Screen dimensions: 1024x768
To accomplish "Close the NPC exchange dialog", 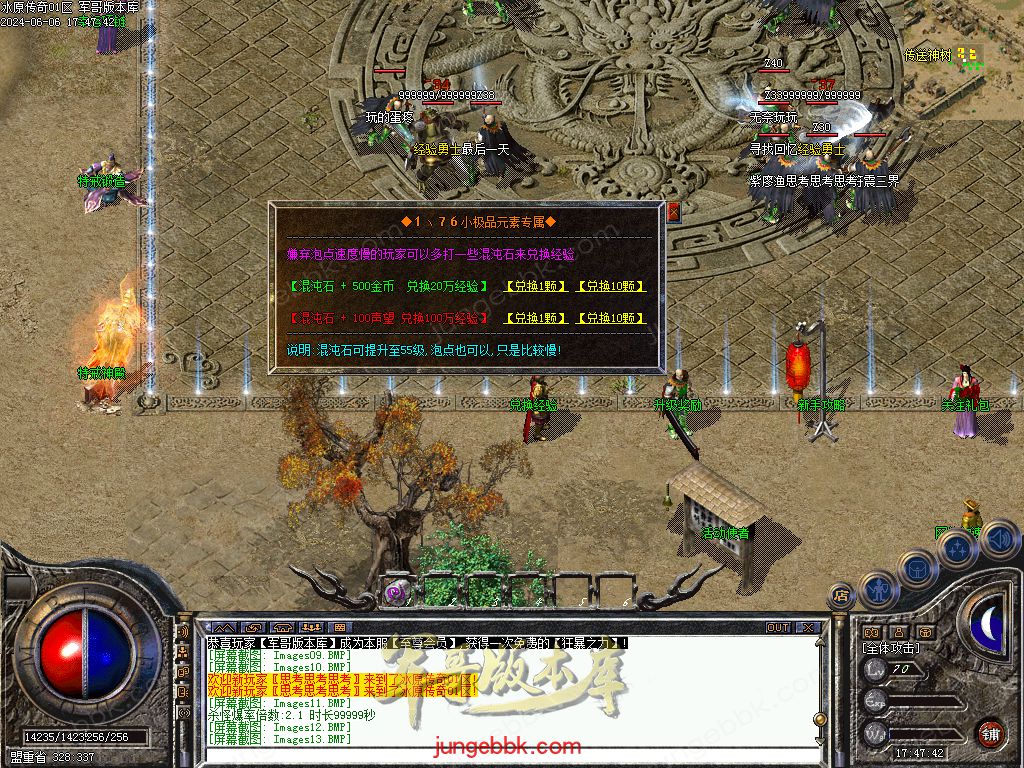I will tap(673, 211).
